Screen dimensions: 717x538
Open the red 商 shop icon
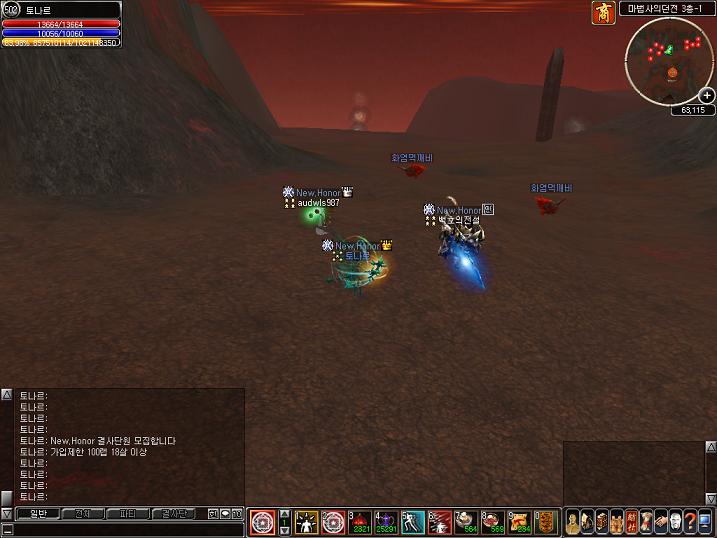pyautogui.click(x=603, y=13)
